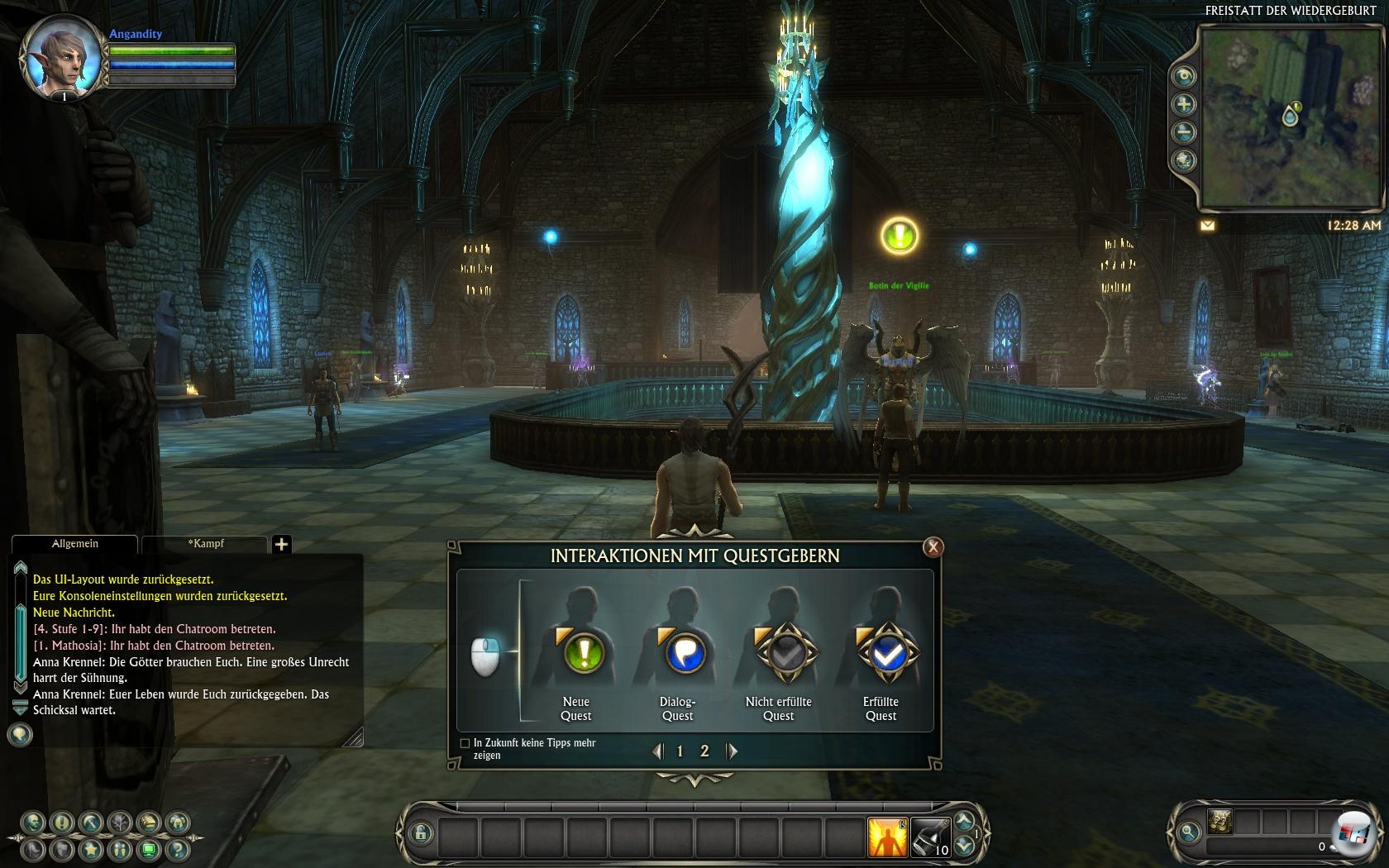
Task: Go to the previous tip page arrow
Action: tap(657, 751)
